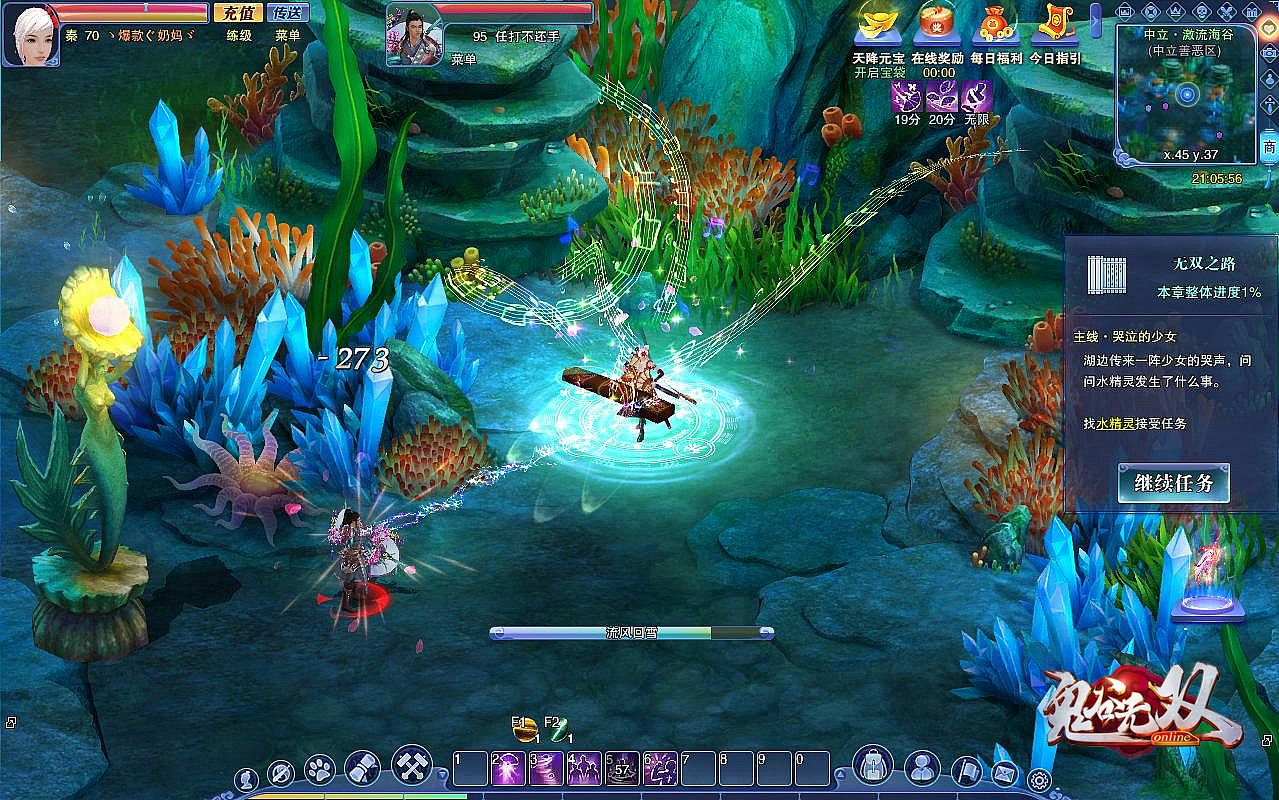
Task: Activate the tornado skill in slot 3
Action: pos(546,768)
